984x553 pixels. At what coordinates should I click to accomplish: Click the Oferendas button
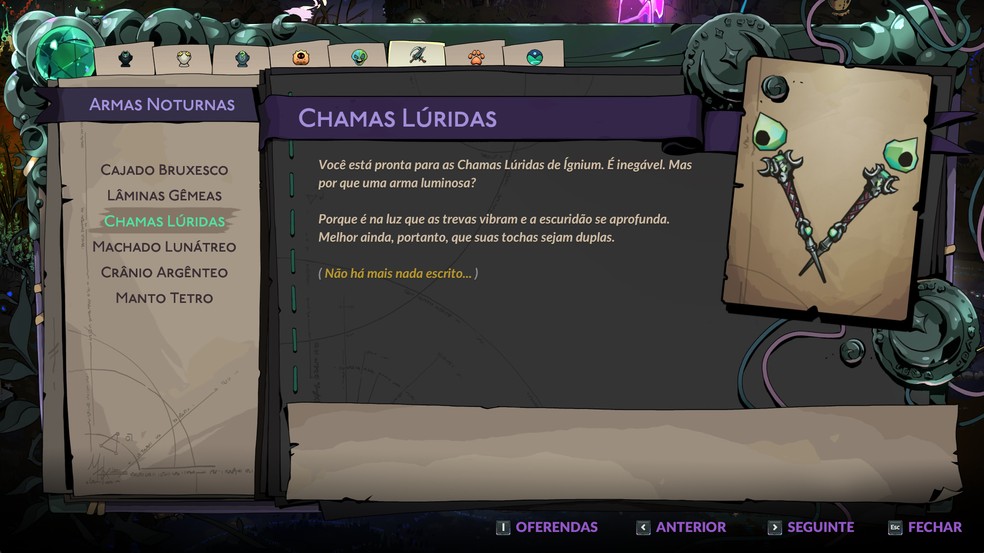[547, 527]
